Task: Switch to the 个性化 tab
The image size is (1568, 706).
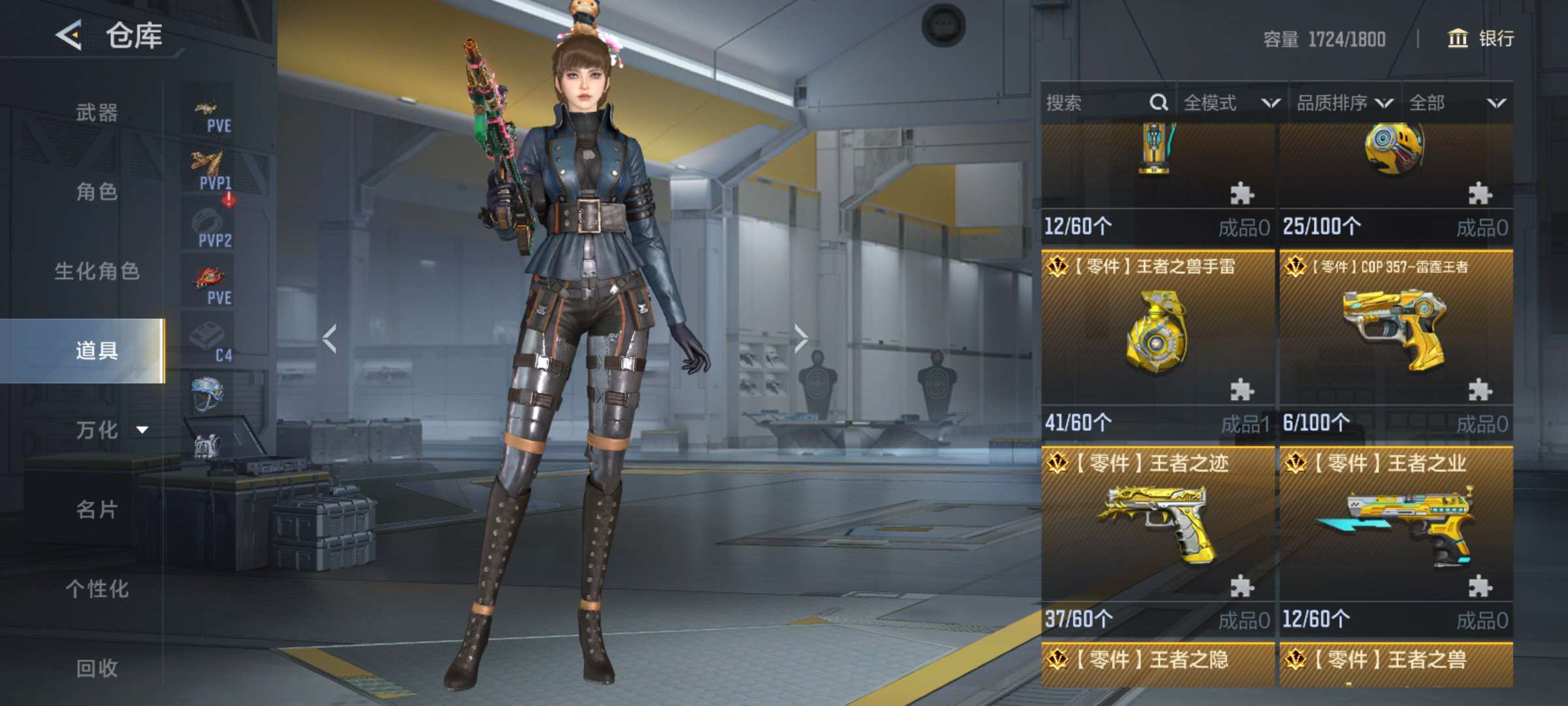Action: click(97, 588)
